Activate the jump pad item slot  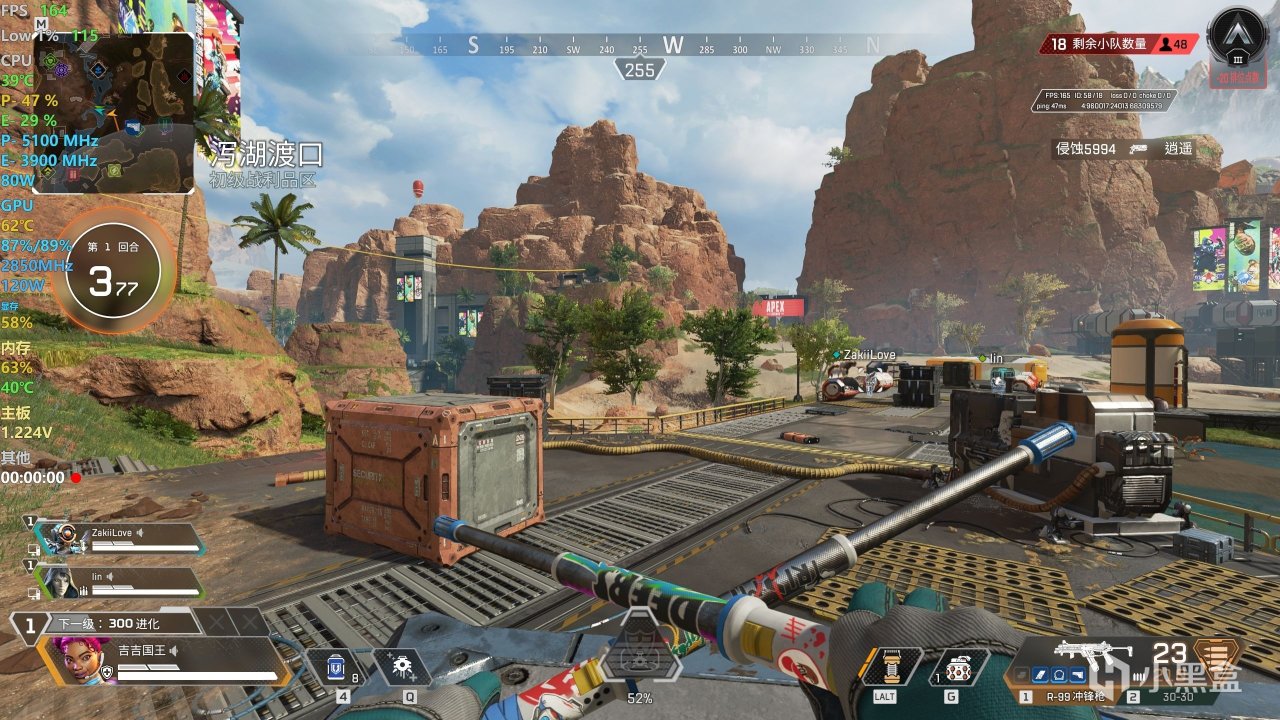pyautogui.click(x=885, y=667)
